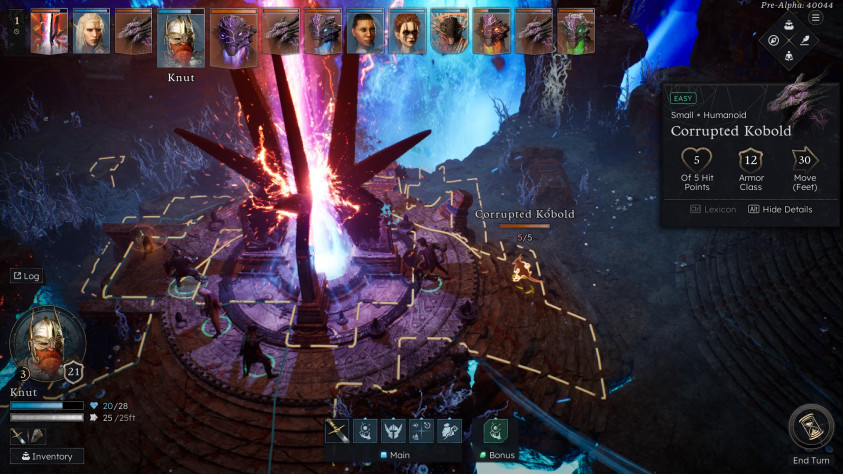Screen dimensions: 843x474
Task: Open the hamburger menu button
Action: 816,18
